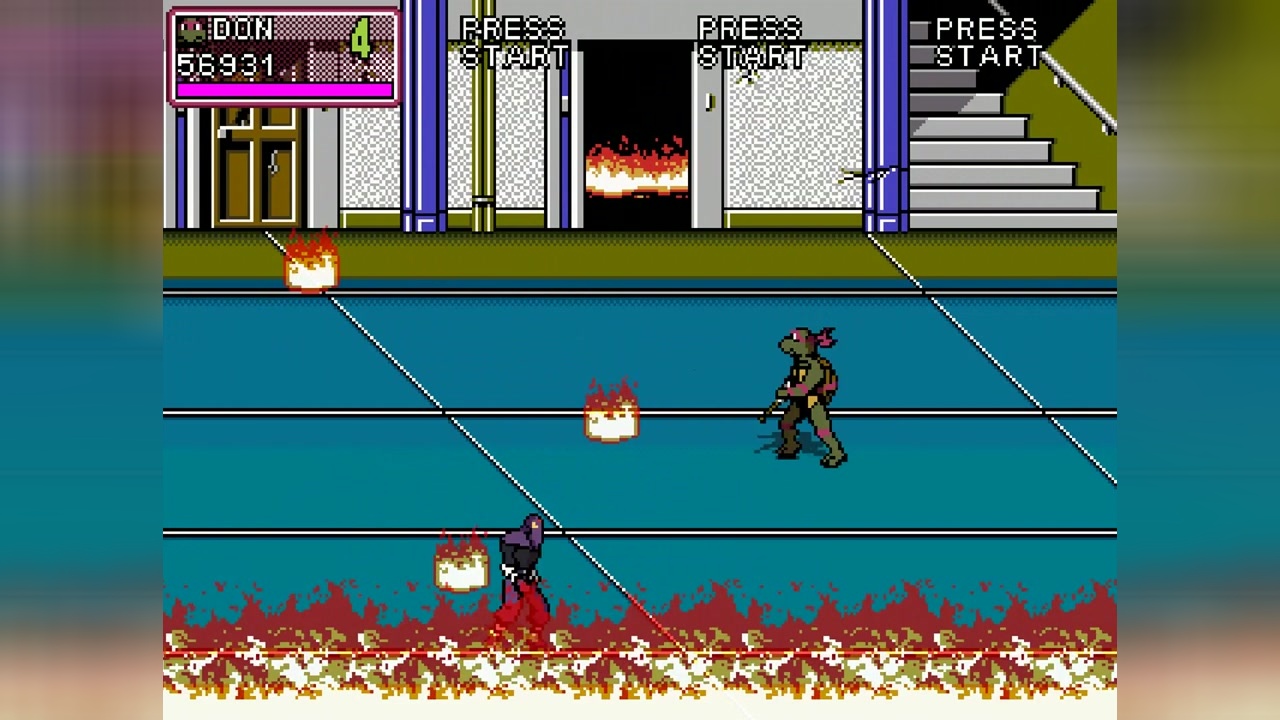Click Don's turtle head portrait icon
The height and width of the screenshot is (720, 1280).
point(191,30)
